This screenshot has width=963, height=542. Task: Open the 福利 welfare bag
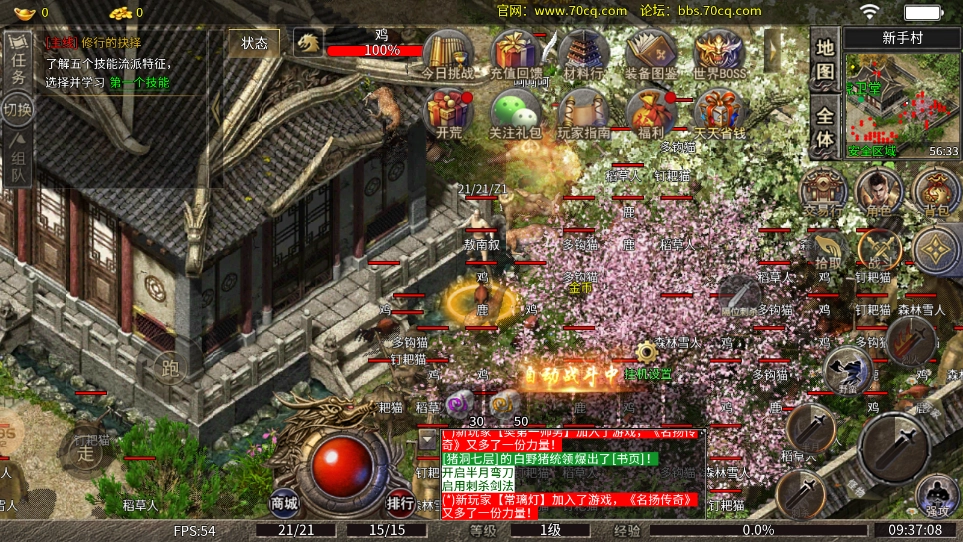tap(651, 113)
